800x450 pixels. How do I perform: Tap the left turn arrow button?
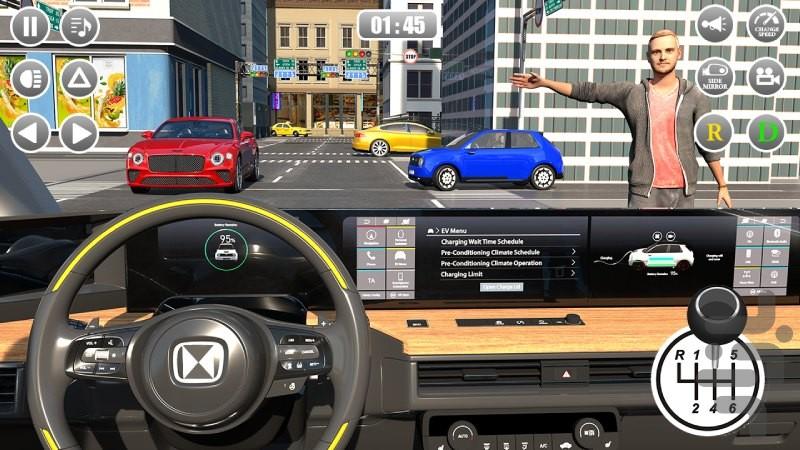[30, 131]
